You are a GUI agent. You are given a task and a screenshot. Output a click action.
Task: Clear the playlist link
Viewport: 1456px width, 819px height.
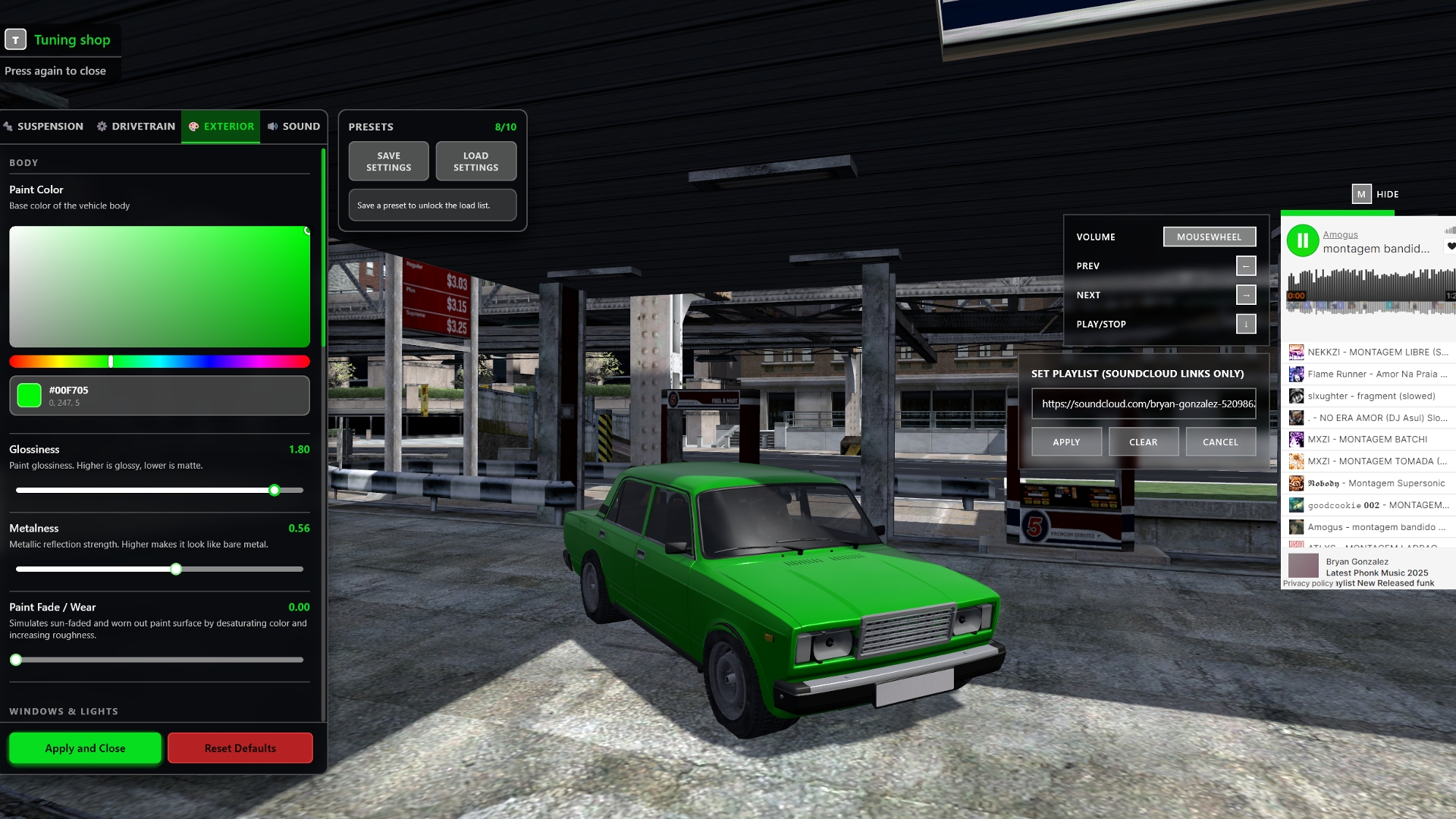click(1143, 442)
